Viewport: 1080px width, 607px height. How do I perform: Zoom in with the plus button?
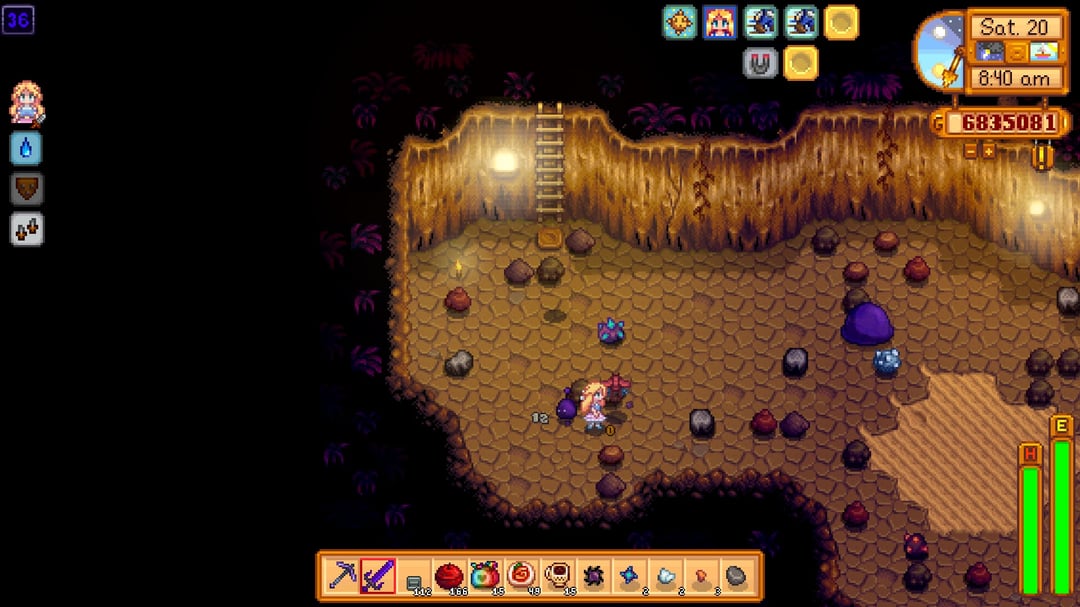coord(988,151)
